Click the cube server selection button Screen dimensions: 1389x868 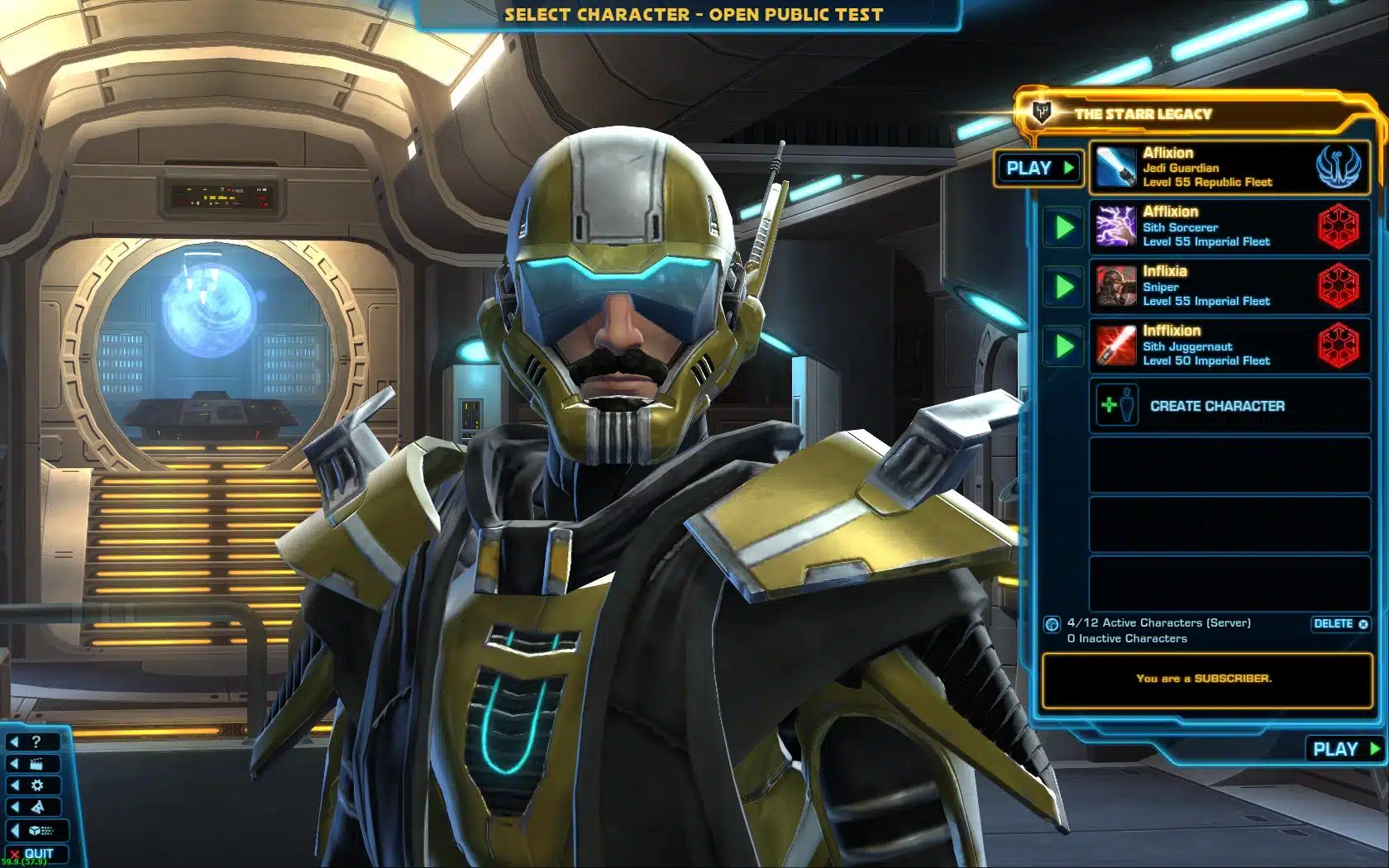click(36, 830)
